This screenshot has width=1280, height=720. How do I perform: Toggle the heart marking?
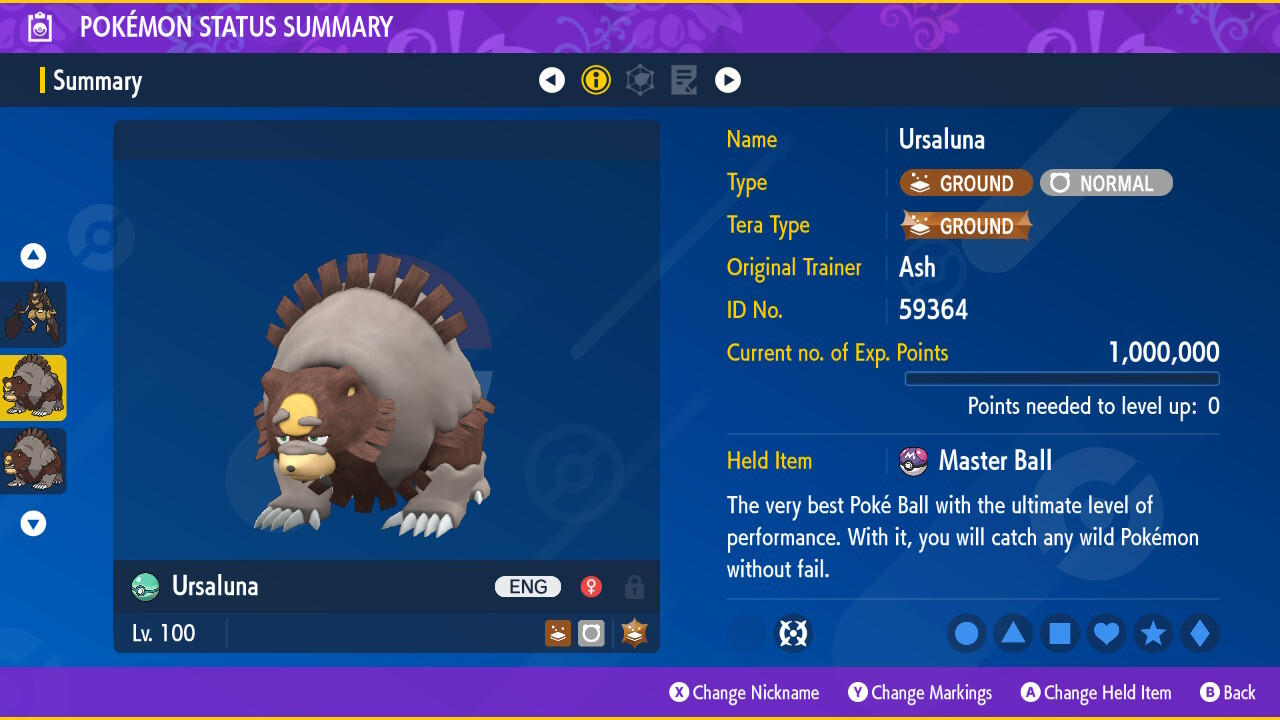(x=1106, y=634)
